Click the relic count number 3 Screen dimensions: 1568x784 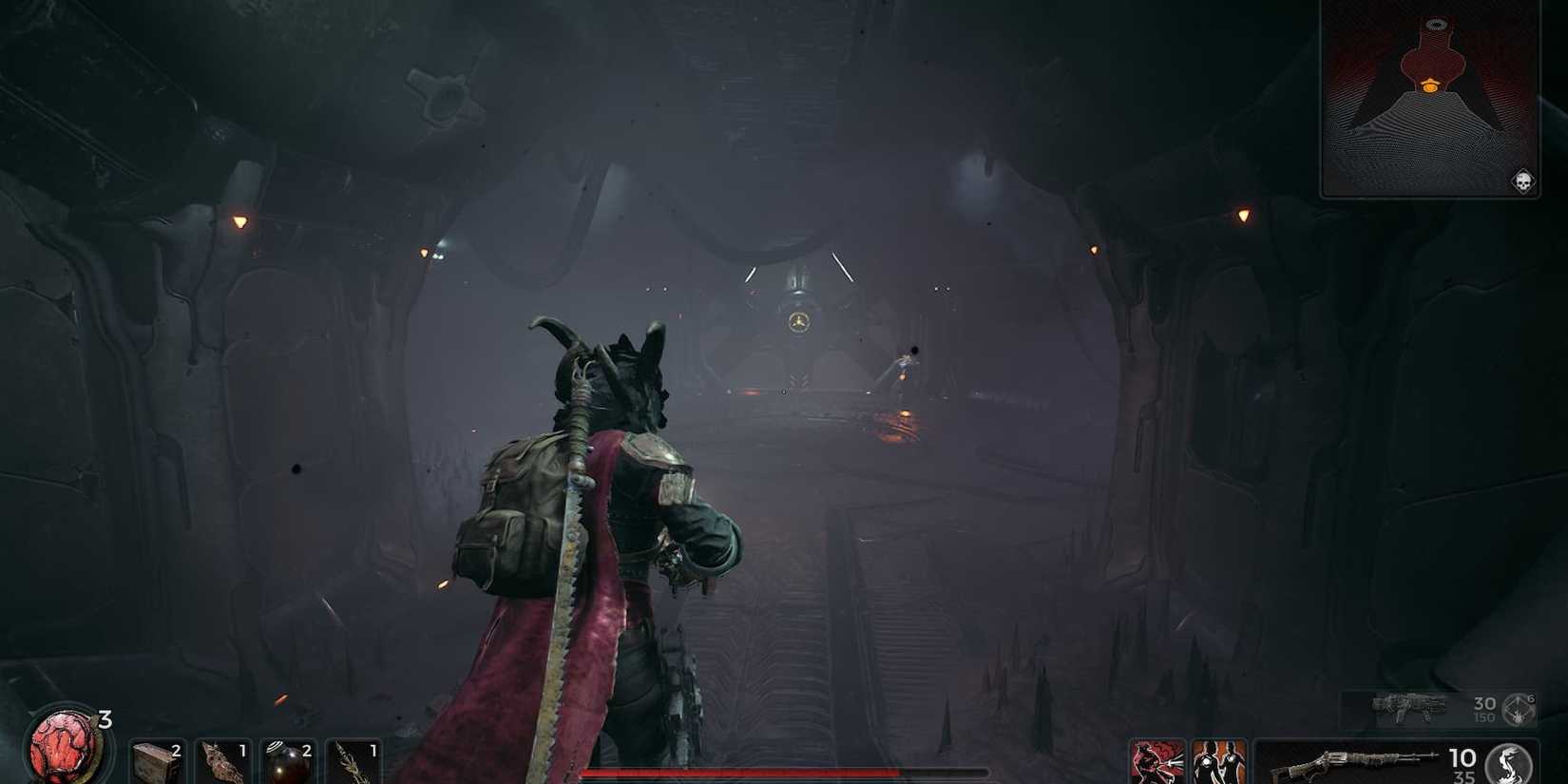click(106, 718)
